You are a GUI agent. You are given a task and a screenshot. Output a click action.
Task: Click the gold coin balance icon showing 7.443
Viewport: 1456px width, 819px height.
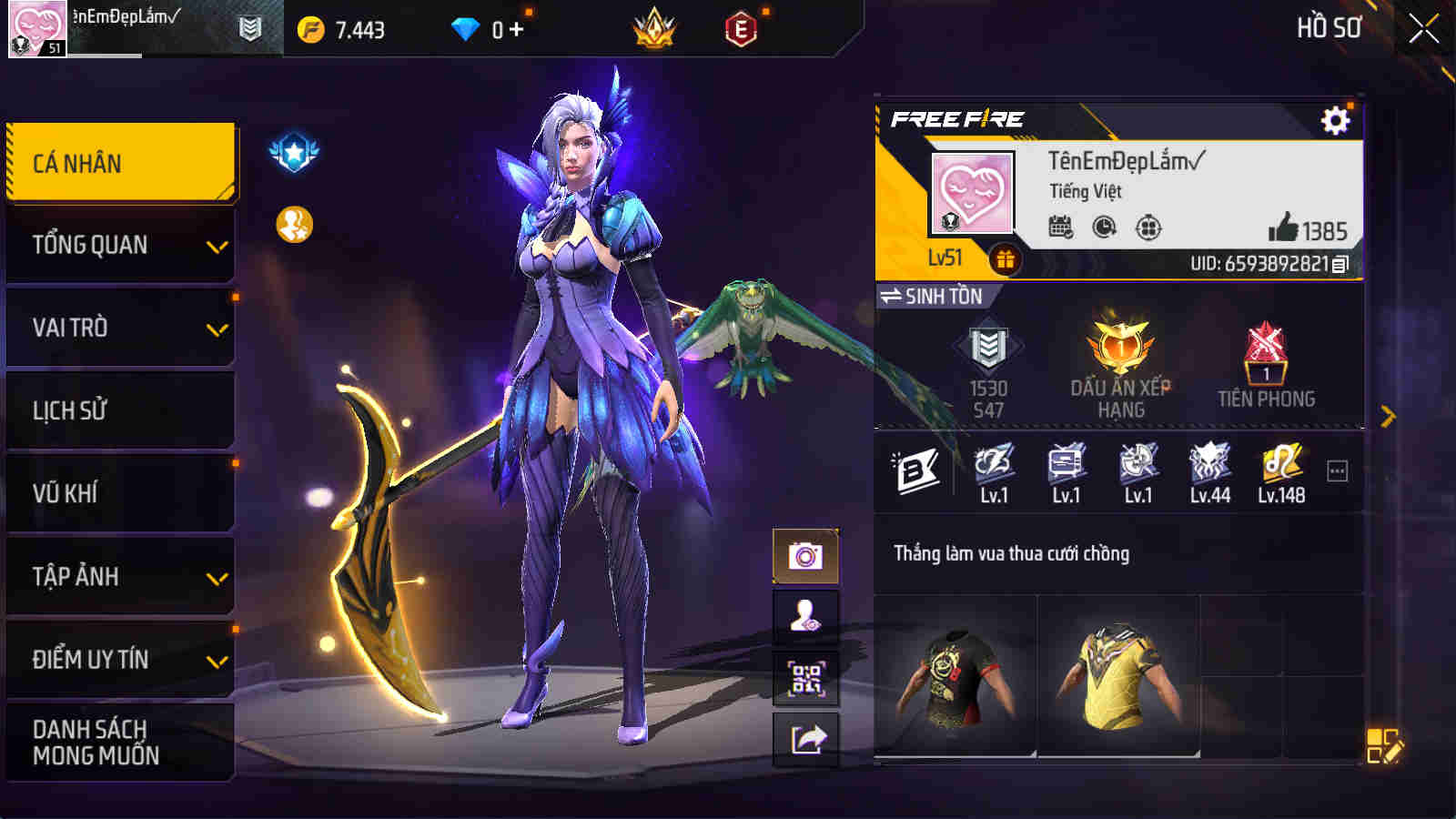click(311, 26)
